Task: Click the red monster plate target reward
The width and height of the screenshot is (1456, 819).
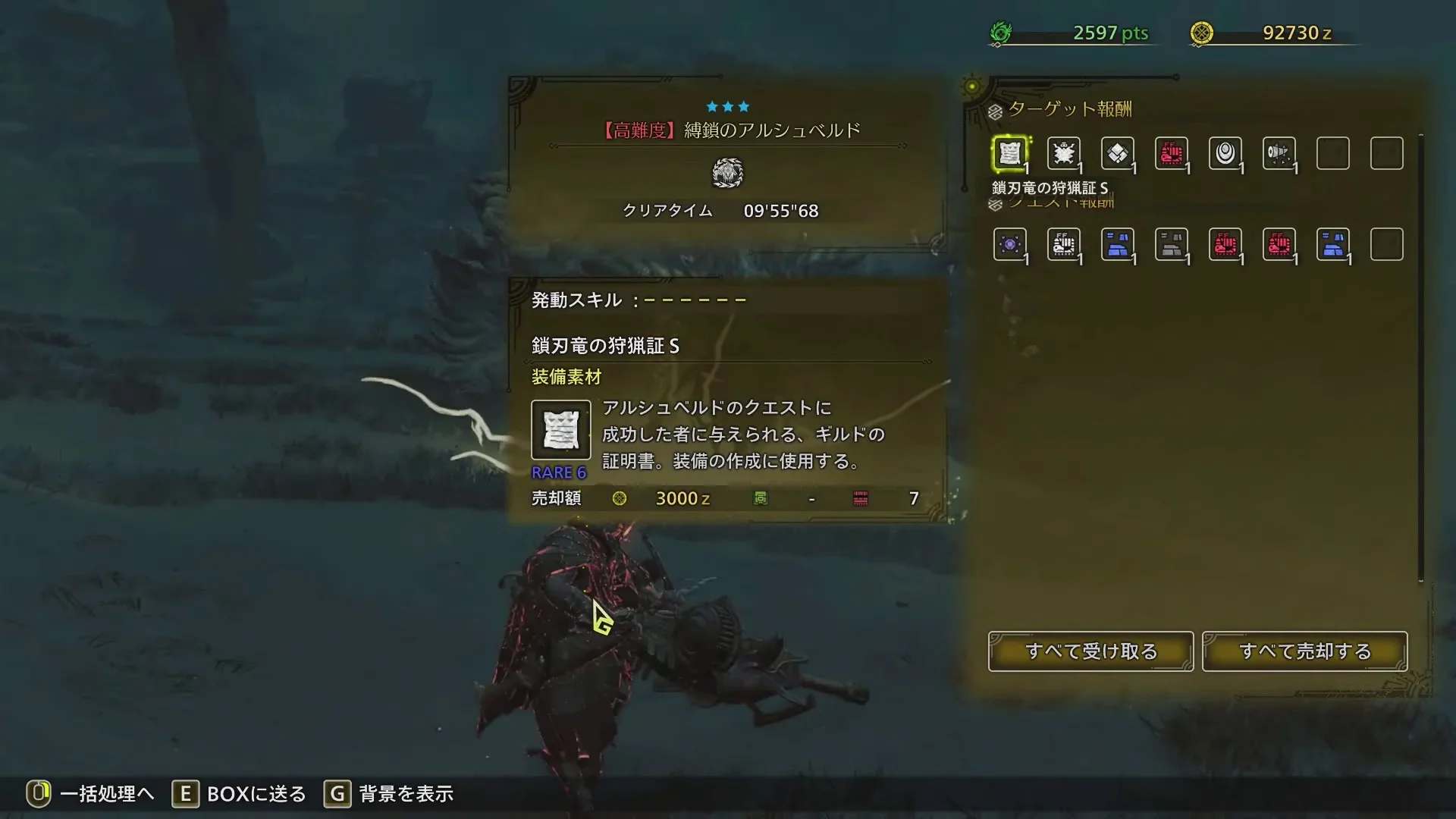Action: (1172, 153)
